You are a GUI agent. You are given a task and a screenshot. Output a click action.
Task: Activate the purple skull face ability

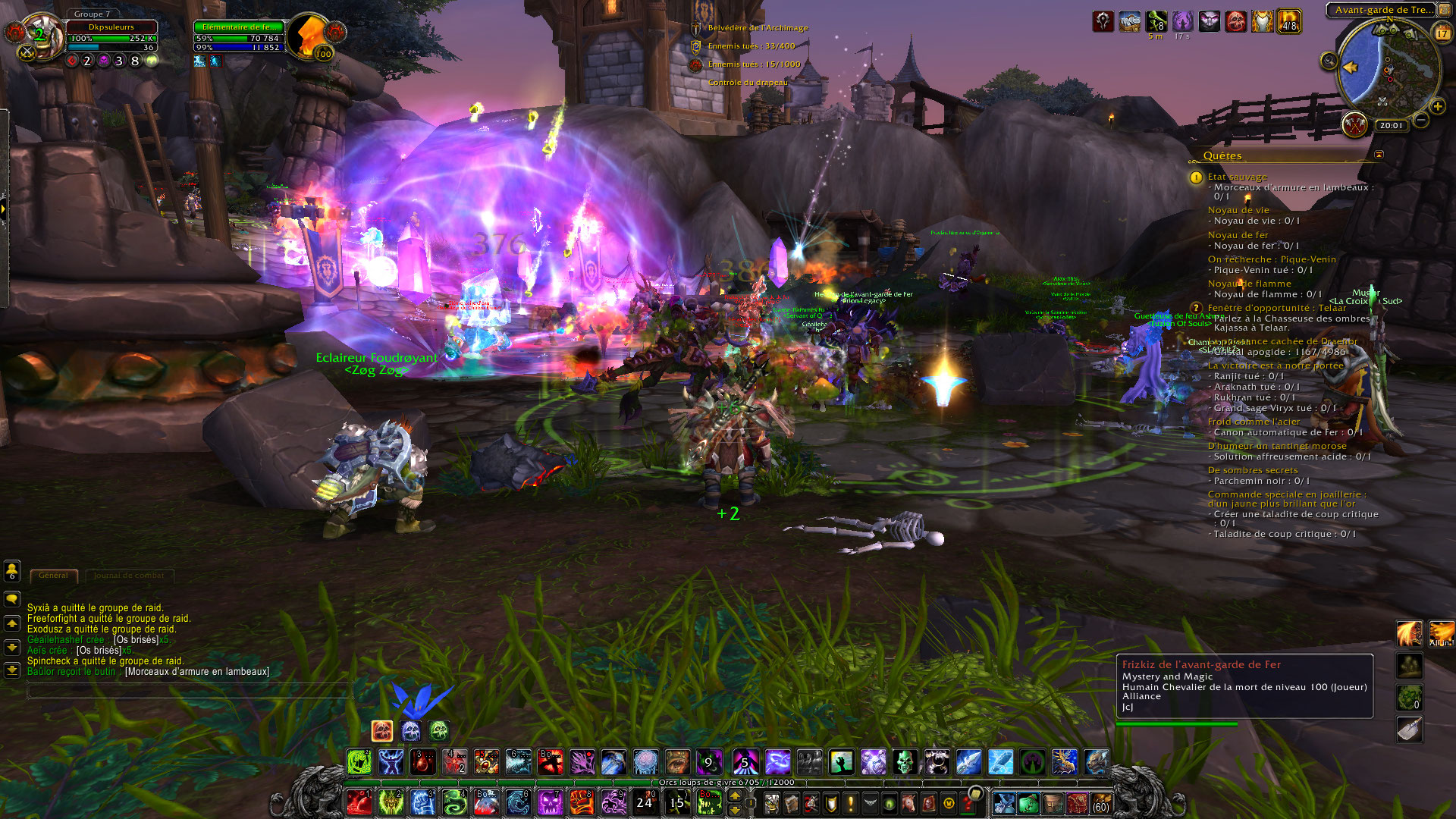click(x=551, y=802)
